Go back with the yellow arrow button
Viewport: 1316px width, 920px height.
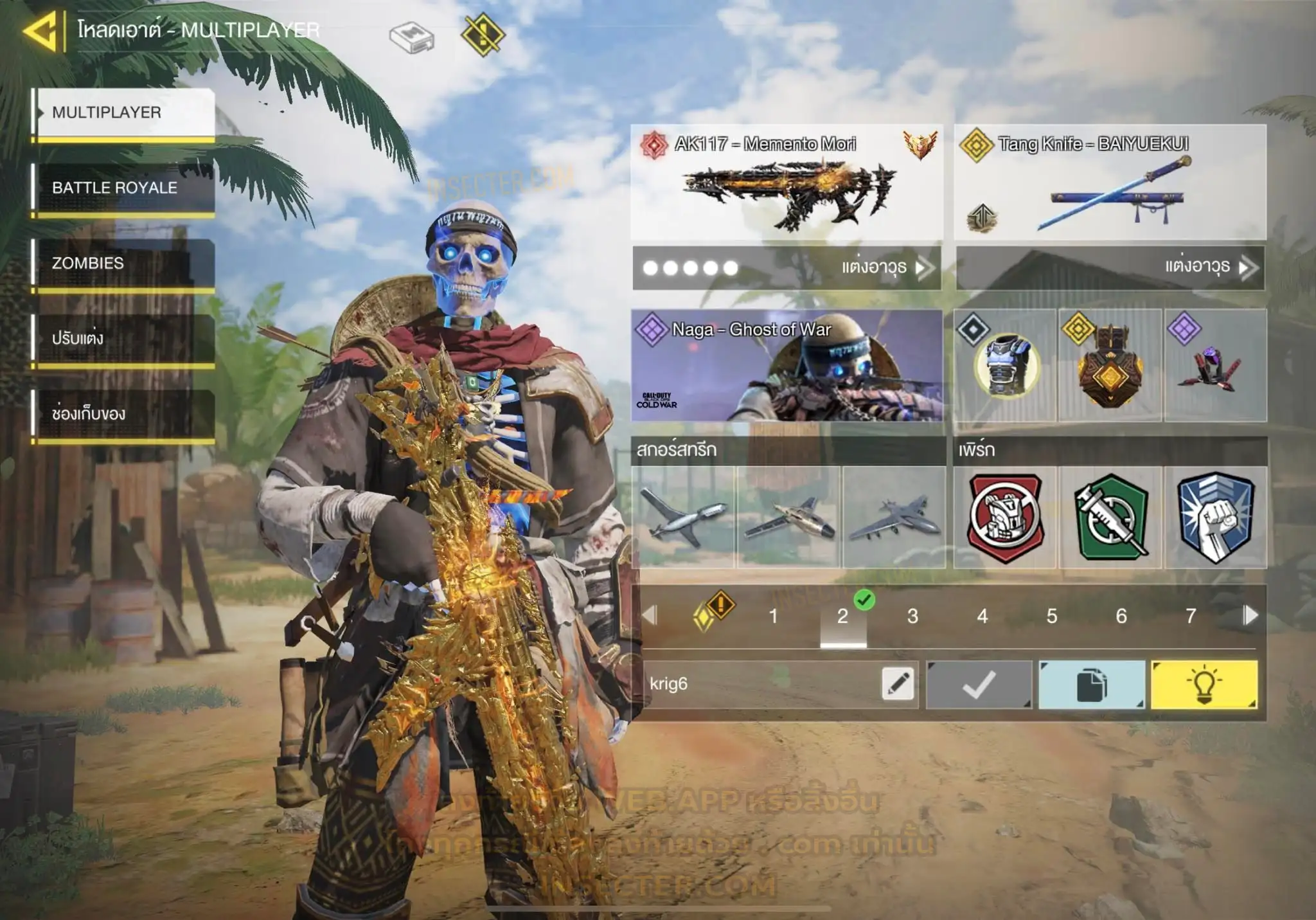pyautogui.click(x=41, y=30)
